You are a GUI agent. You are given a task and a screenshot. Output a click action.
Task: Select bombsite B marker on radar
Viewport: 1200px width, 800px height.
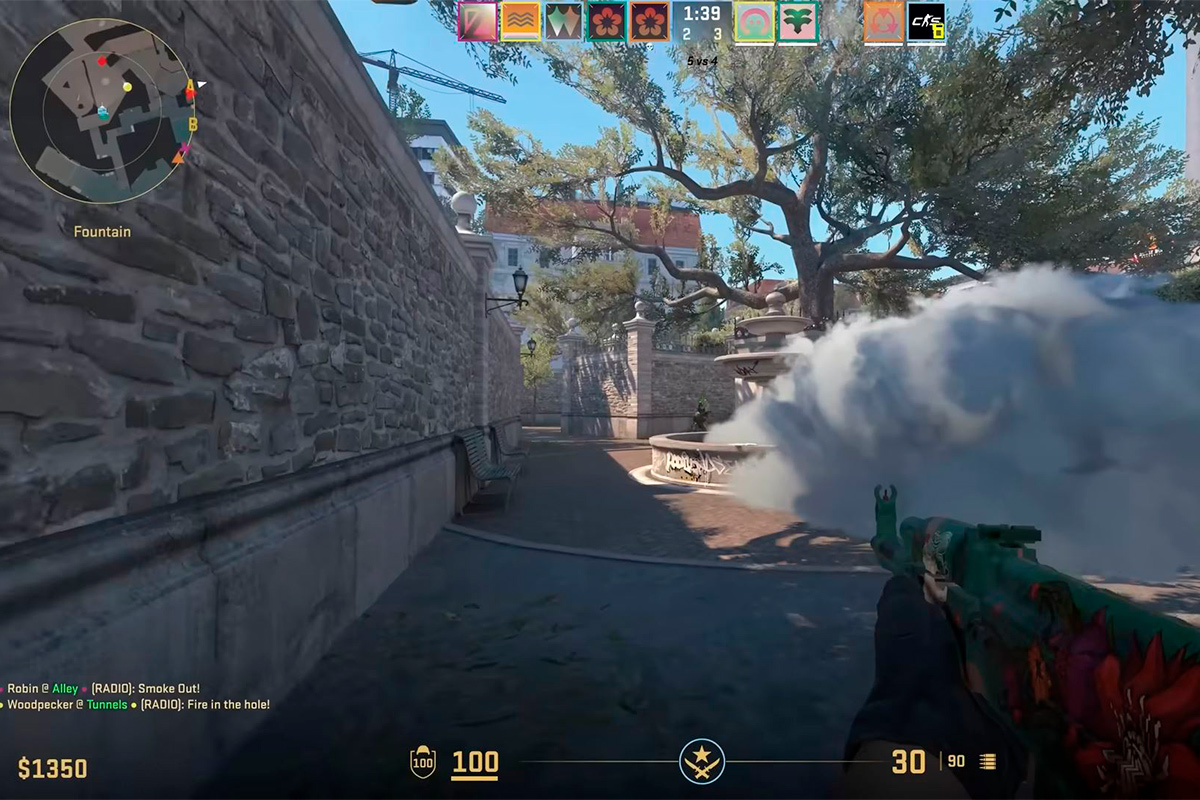(x=193, y=124)
